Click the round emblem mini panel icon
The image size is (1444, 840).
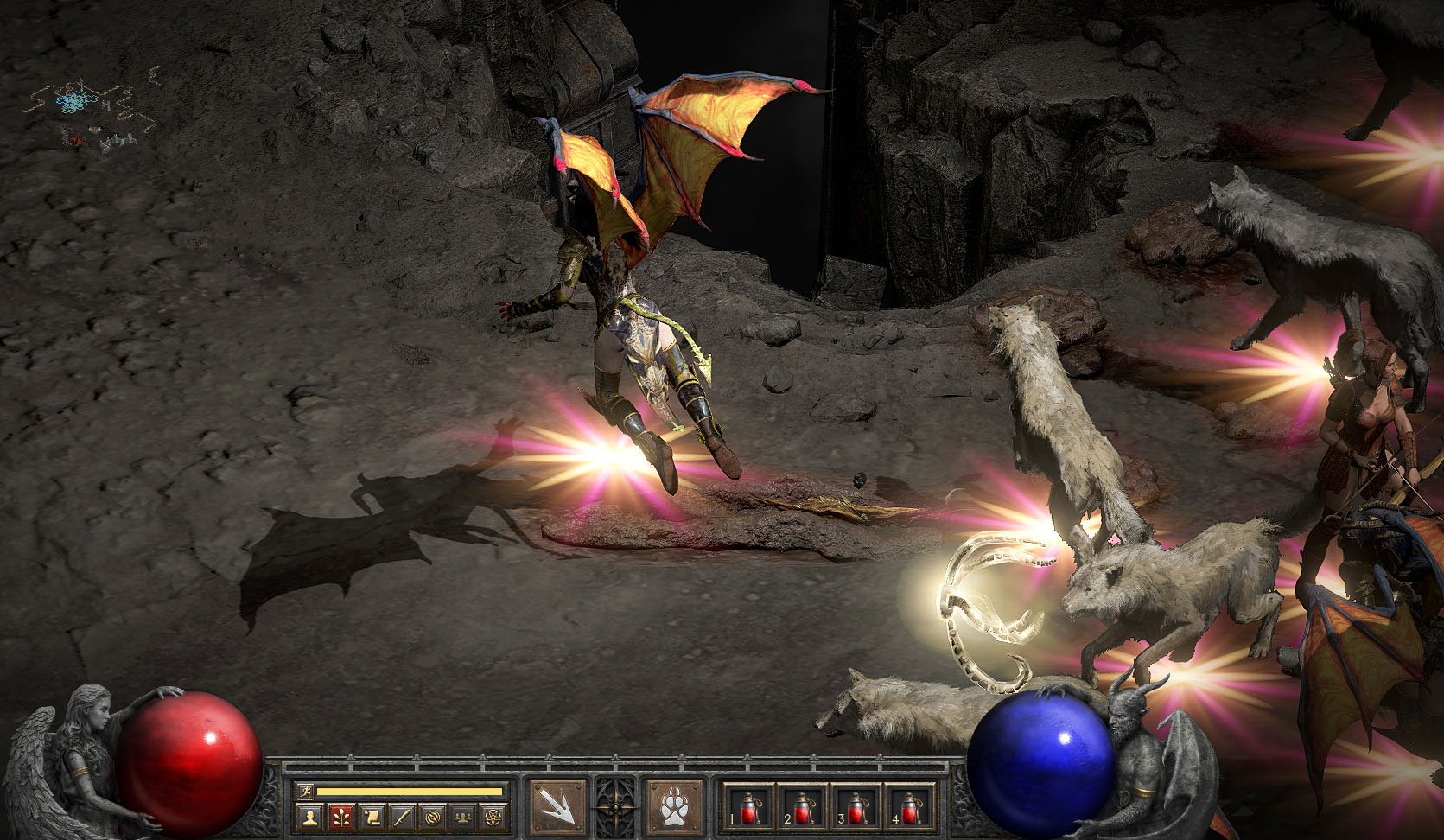[x=433, y=816]
